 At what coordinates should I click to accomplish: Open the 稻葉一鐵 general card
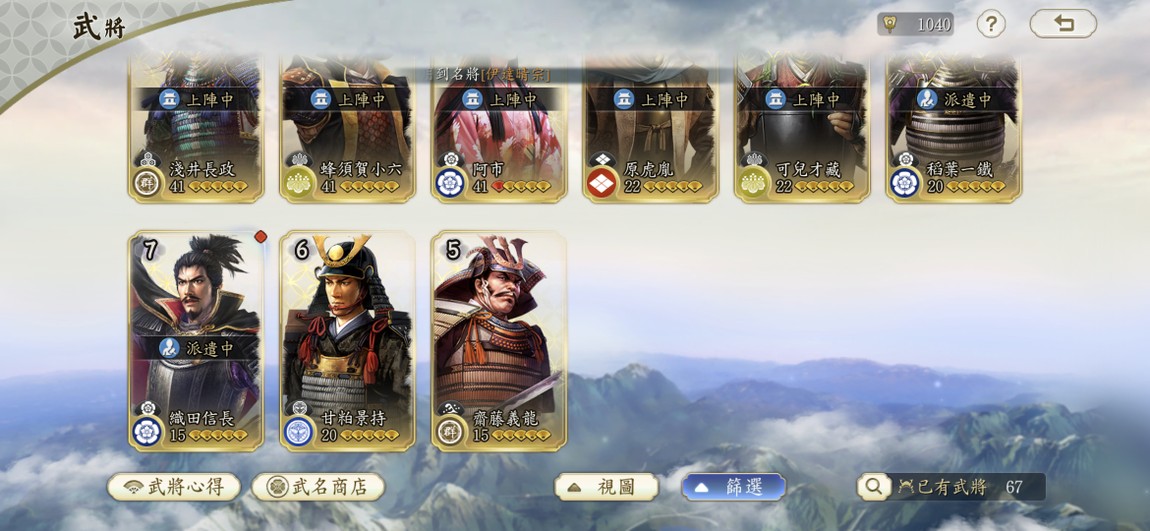954,130
